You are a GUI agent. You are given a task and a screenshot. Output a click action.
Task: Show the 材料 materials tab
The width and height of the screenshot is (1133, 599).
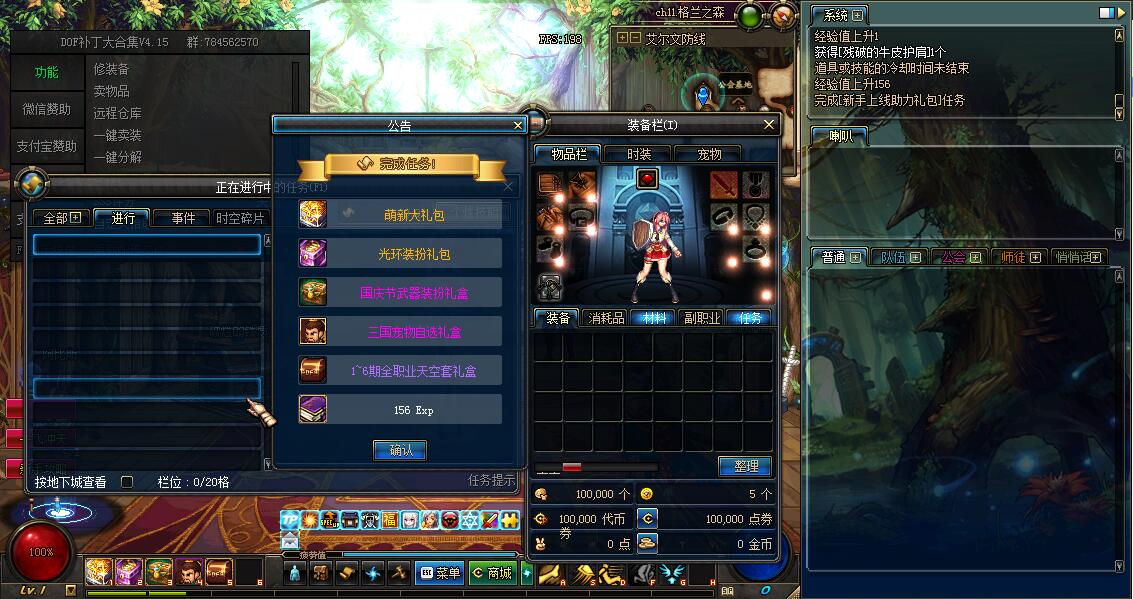[655, 318]
